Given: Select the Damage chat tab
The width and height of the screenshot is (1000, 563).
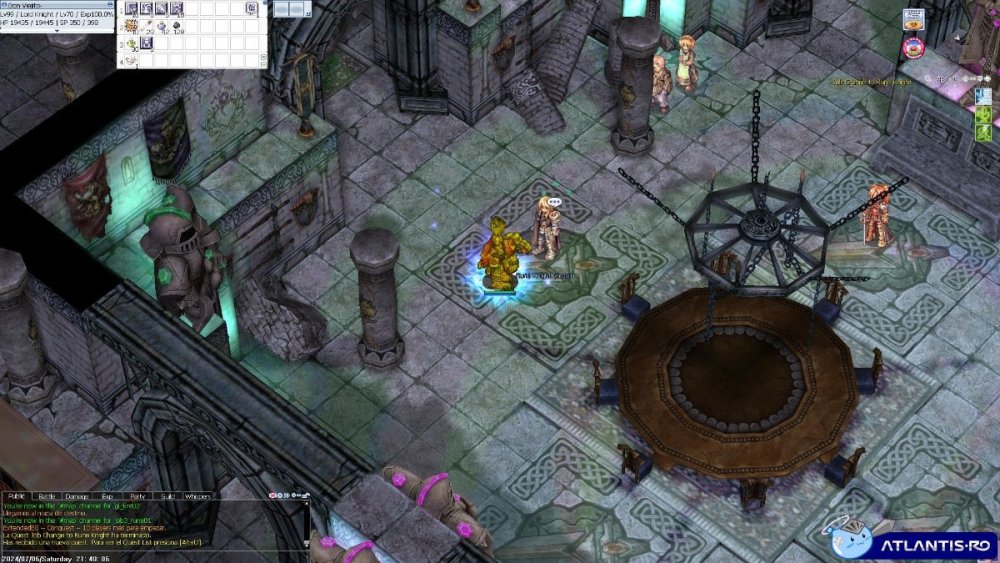Looking at the screenshot, I should [76, 496].
